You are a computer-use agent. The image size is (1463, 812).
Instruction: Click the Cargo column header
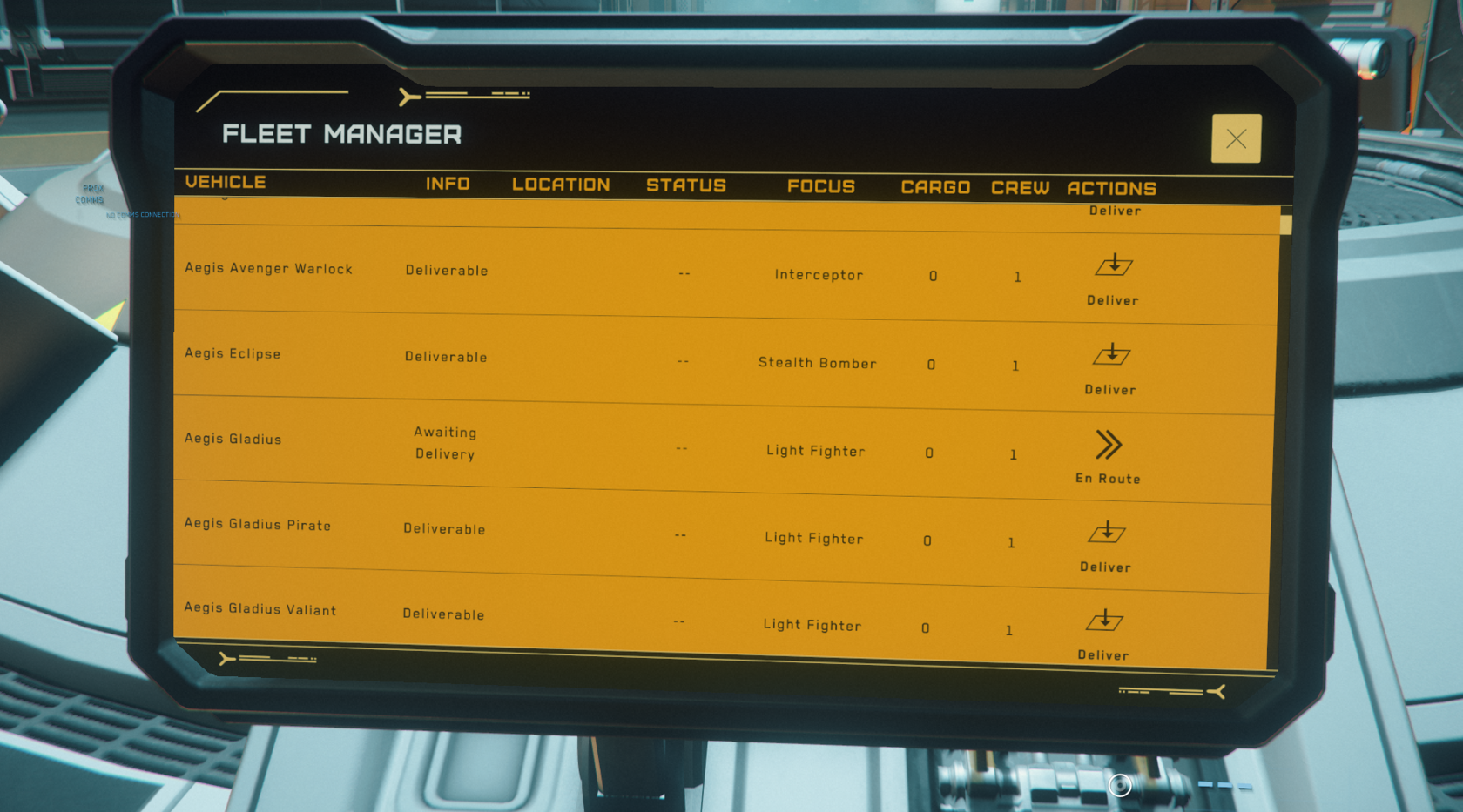(x=935, y=188)
